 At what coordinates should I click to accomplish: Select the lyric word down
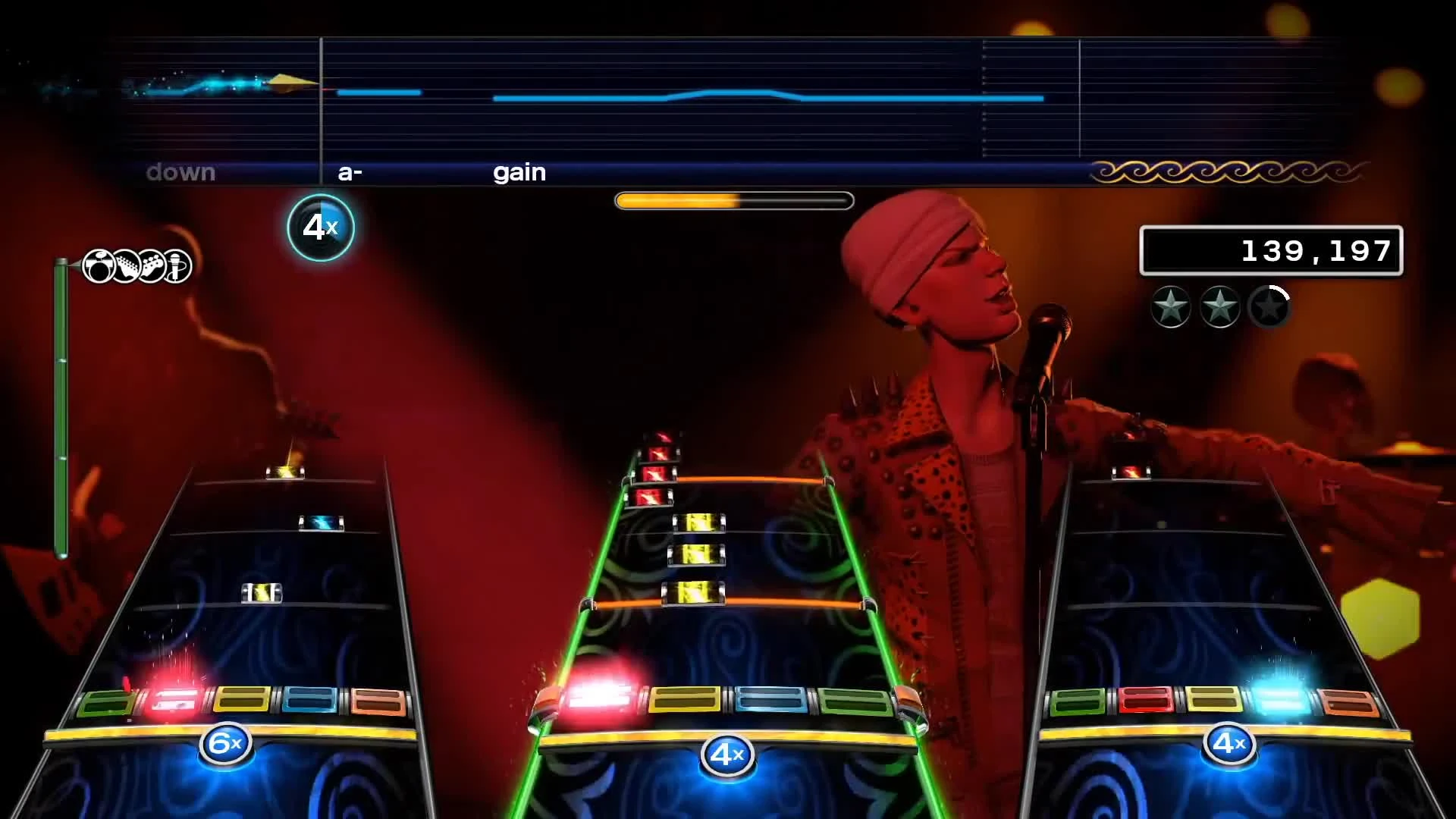[182, 172]
